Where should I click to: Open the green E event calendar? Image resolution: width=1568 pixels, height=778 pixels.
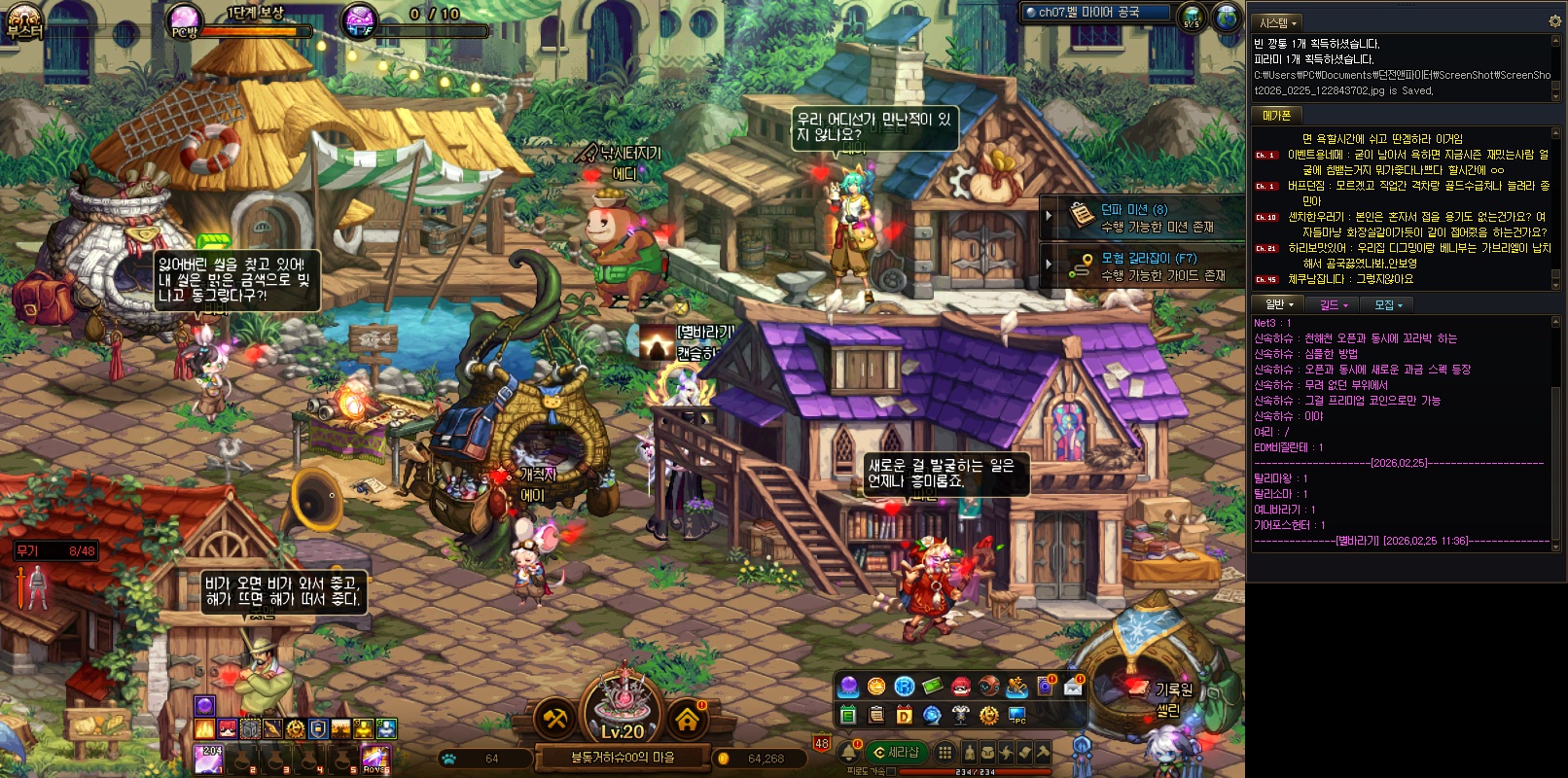848,716
